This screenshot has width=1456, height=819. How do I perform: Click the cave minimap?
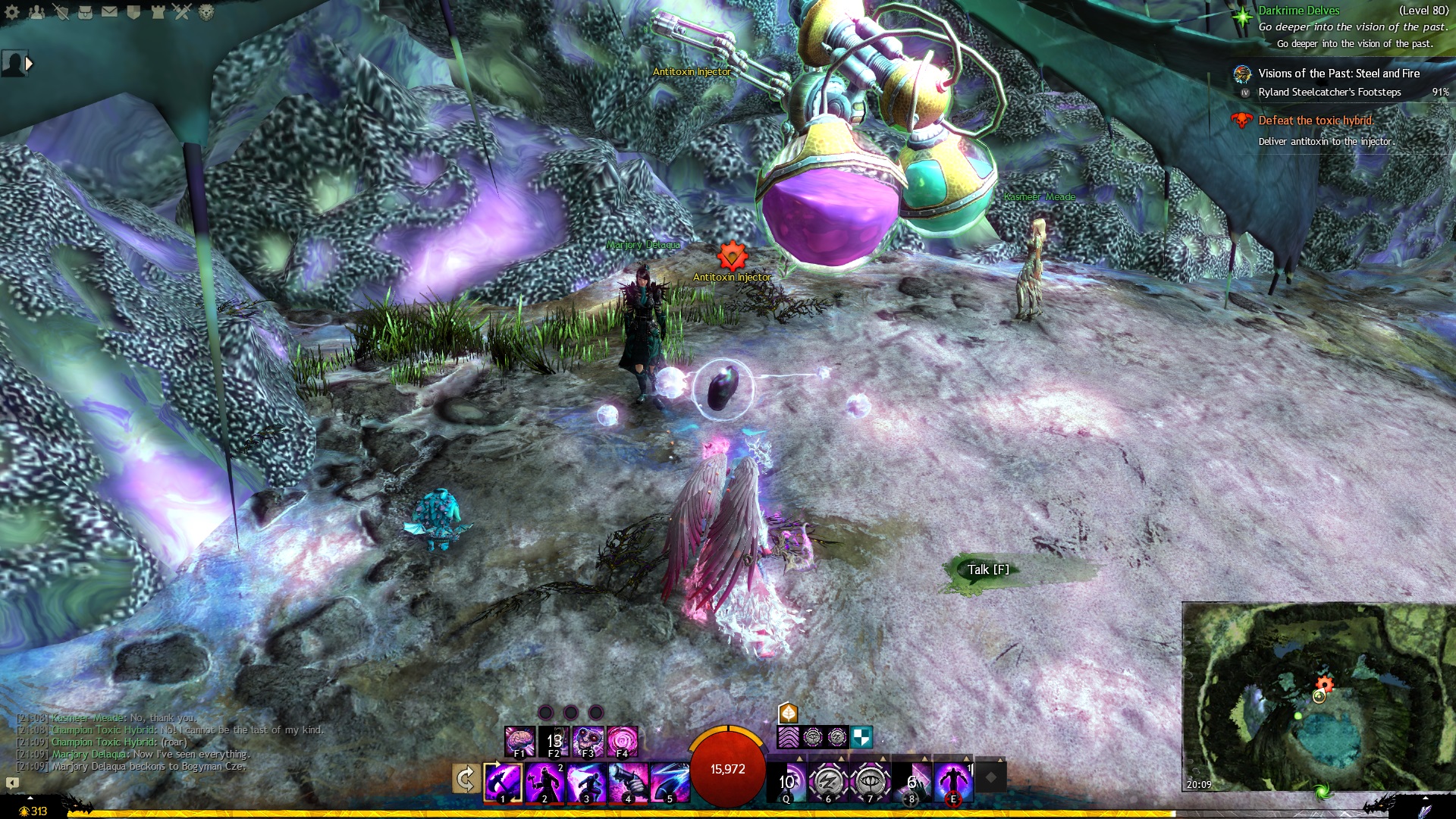(x=1318, y=696)
